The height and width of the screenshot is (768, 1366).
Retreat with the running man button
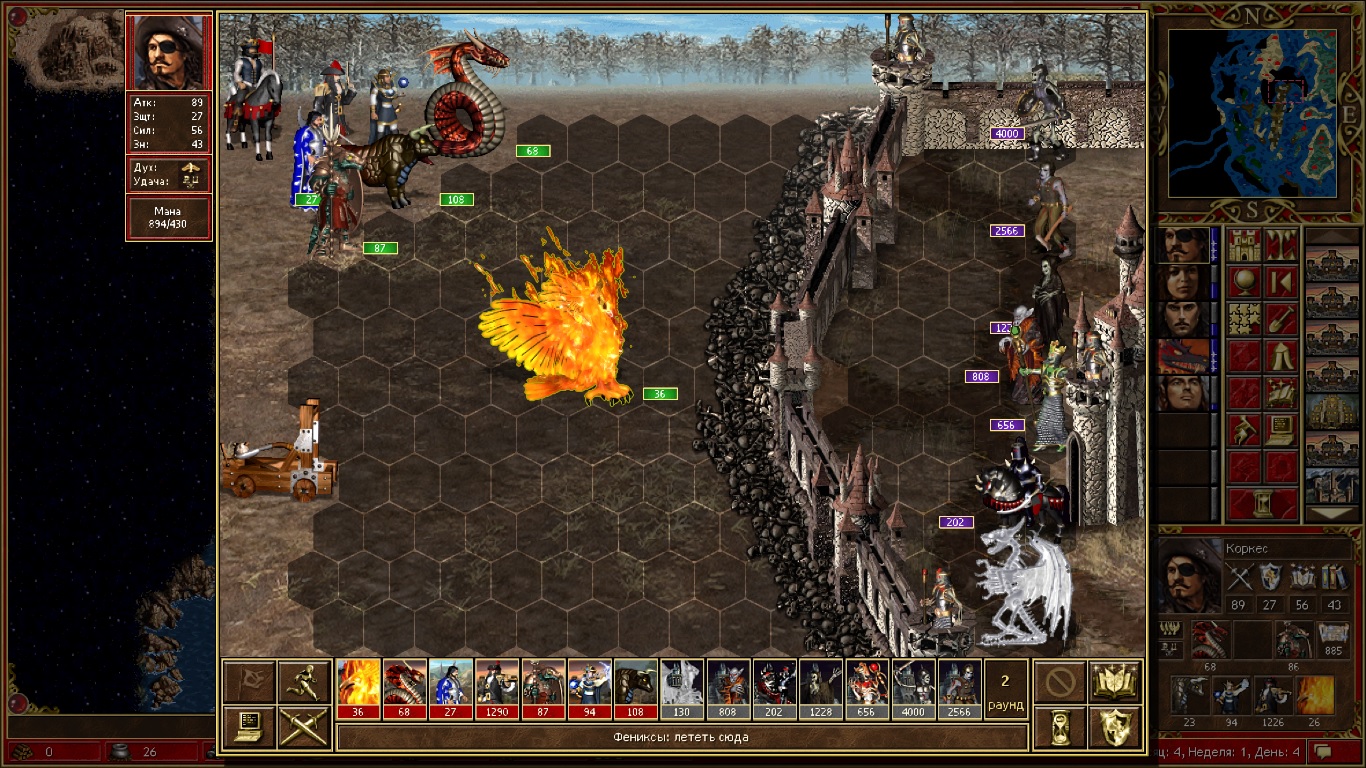(x=304, y=682)
